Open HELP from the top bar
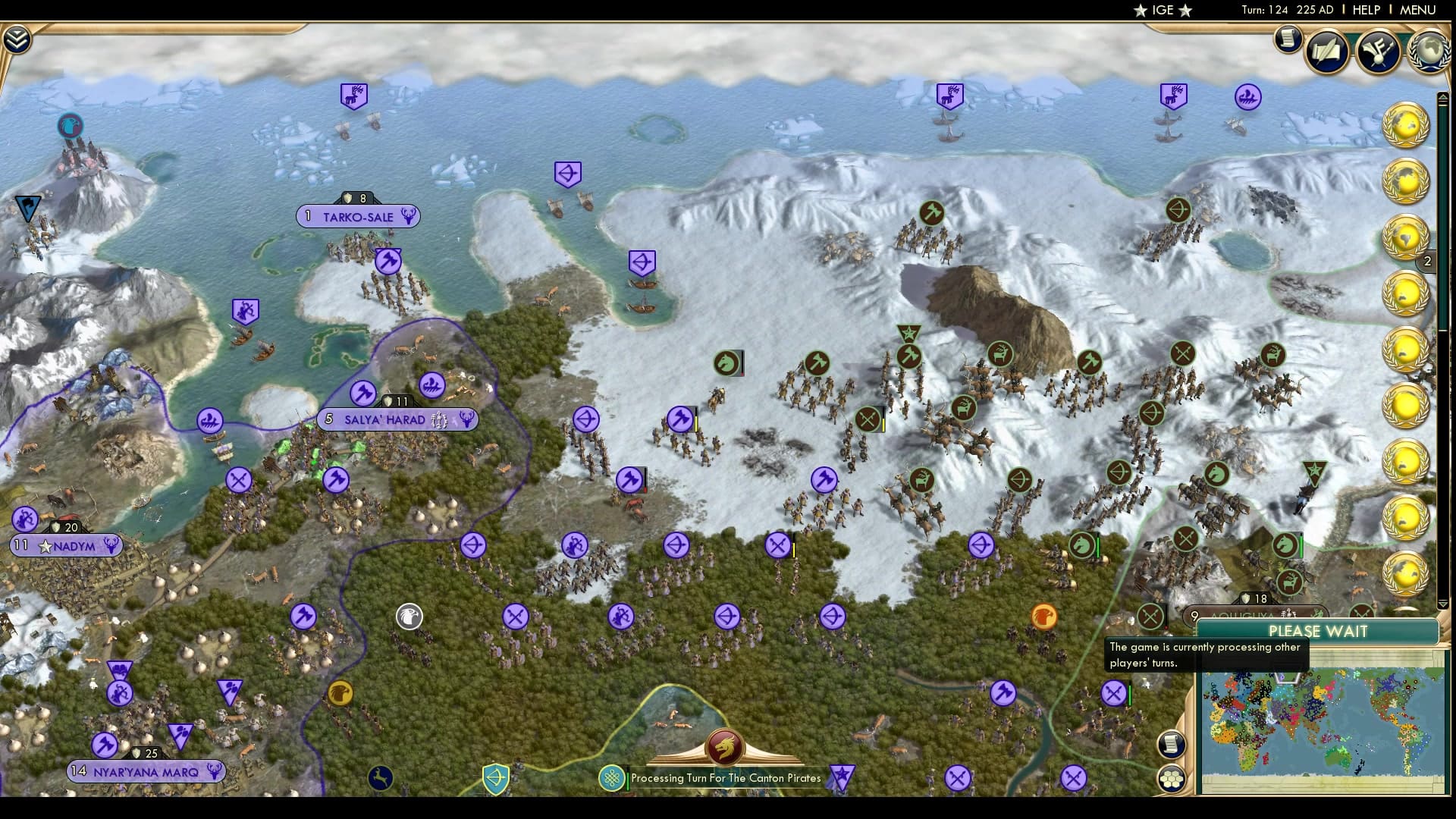The width and height of the screenshot is (1456, 819). pyautogui.click(x=1365, y=10)
